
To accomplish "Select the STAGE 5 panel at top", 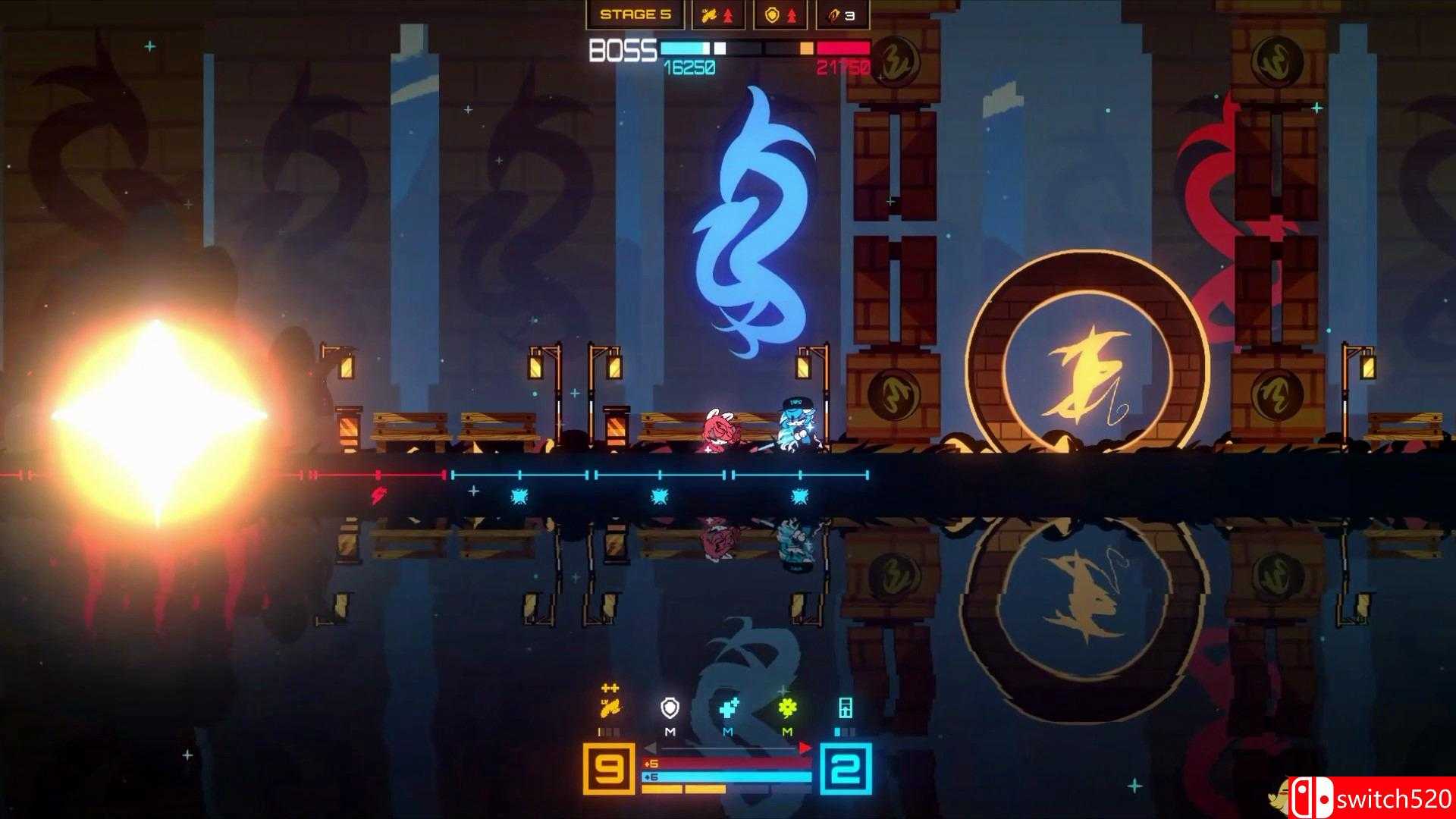I will [635, 14].
